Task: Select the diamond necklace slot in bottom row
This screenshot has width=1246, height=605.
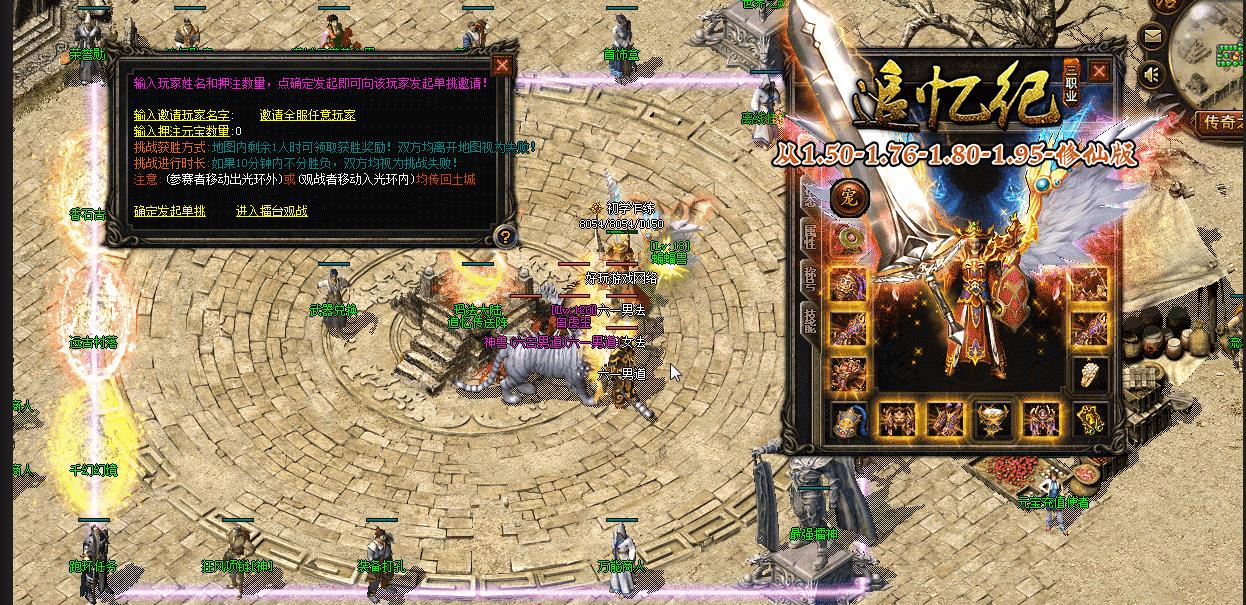Action: click(x=993, y=419)
